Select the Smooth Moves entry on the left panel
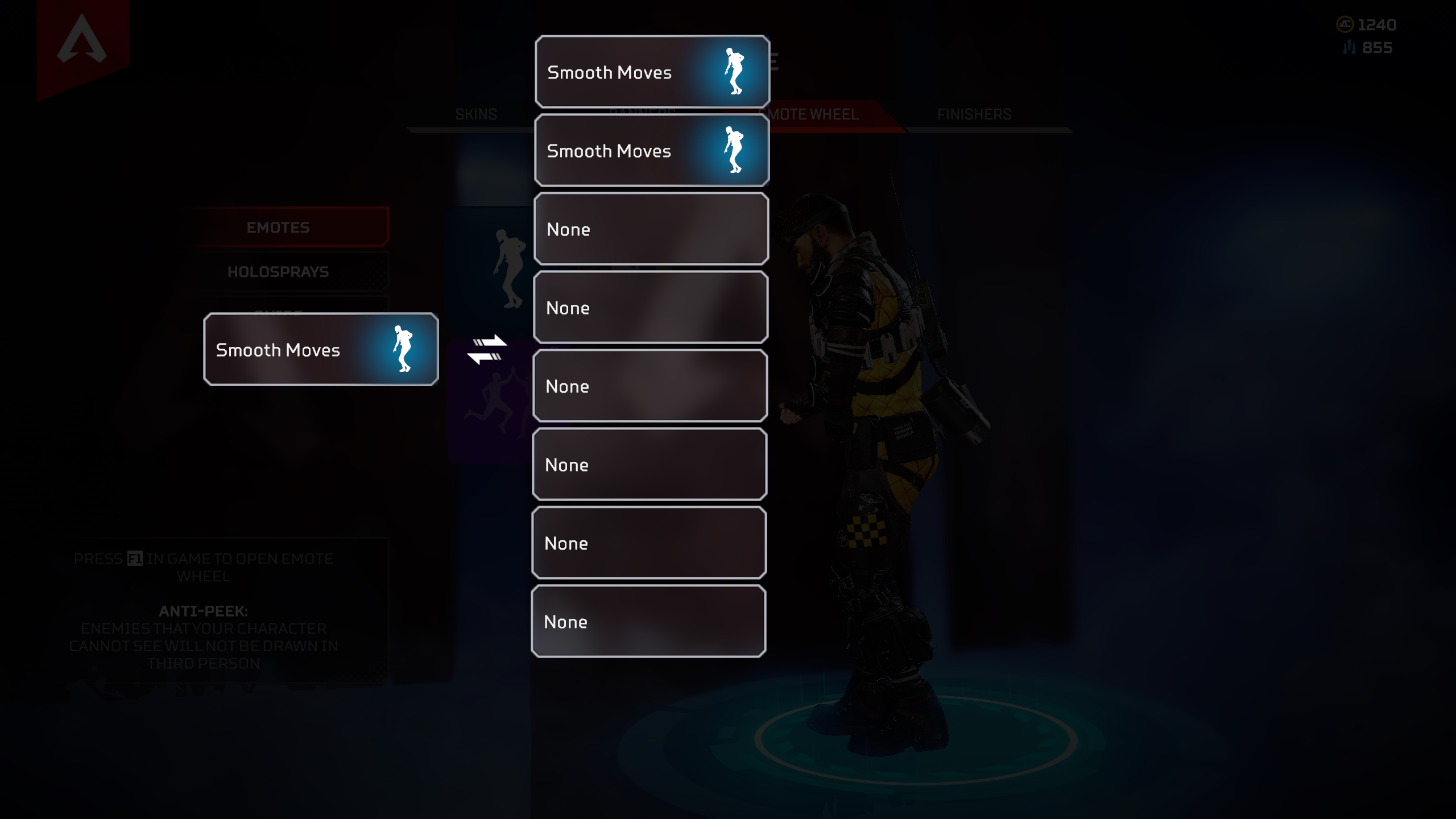 click(321, 350)
